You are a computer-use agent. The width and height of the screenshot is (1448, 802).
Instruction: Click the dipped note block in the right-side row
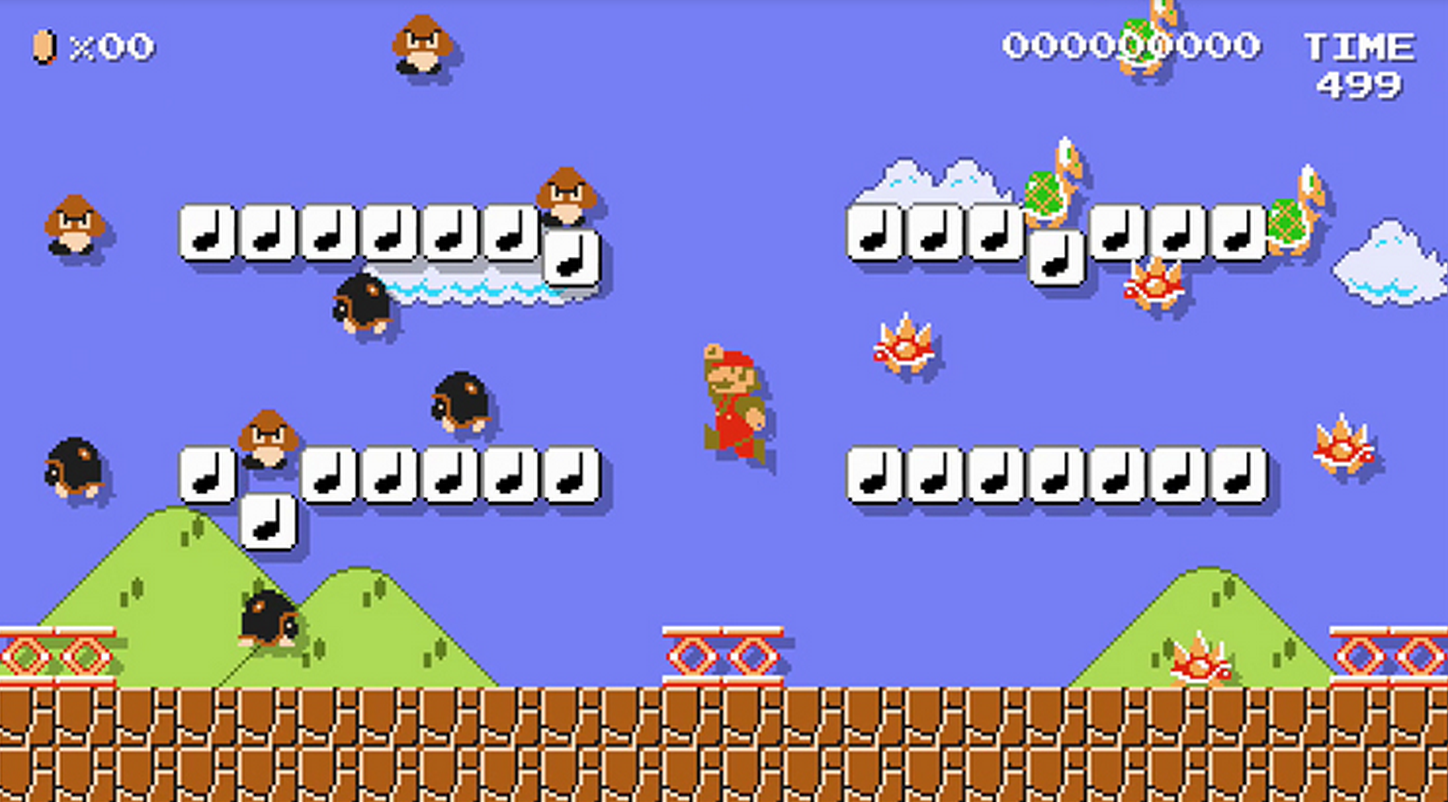coord(1055,255)
